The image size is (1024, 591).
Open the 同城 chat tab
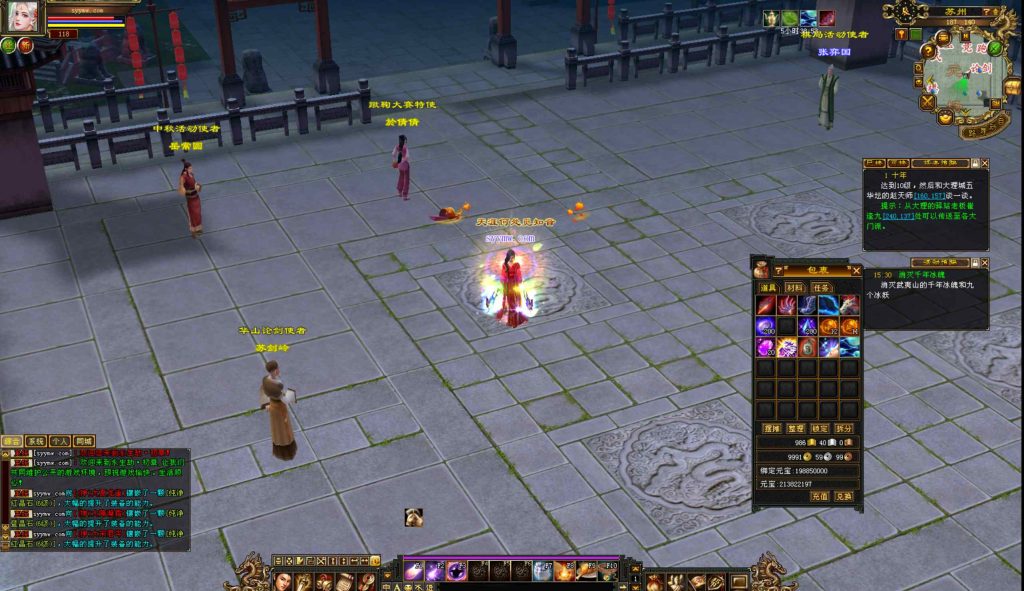pos(84,441)
